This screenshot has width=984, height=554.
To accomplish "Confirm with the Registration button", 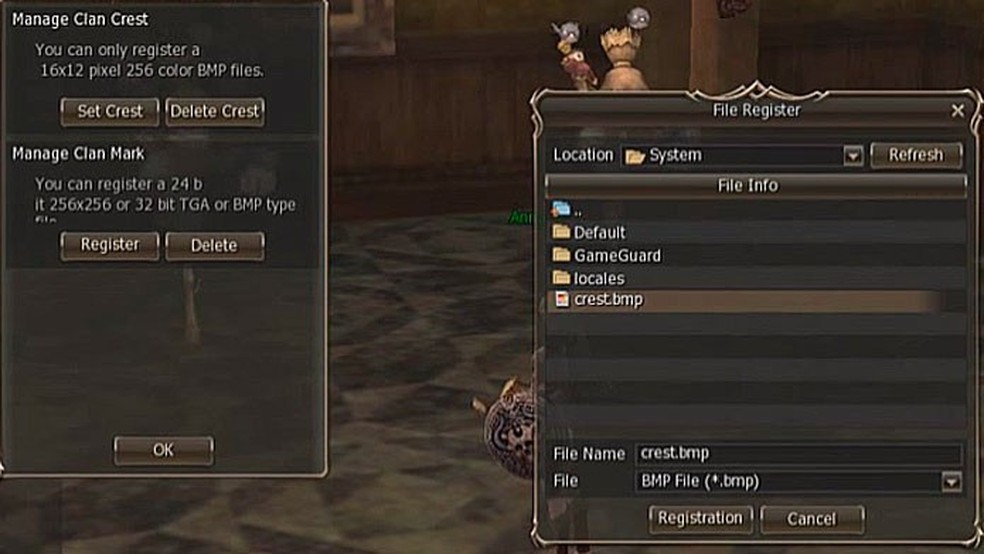I will [700, 518].
